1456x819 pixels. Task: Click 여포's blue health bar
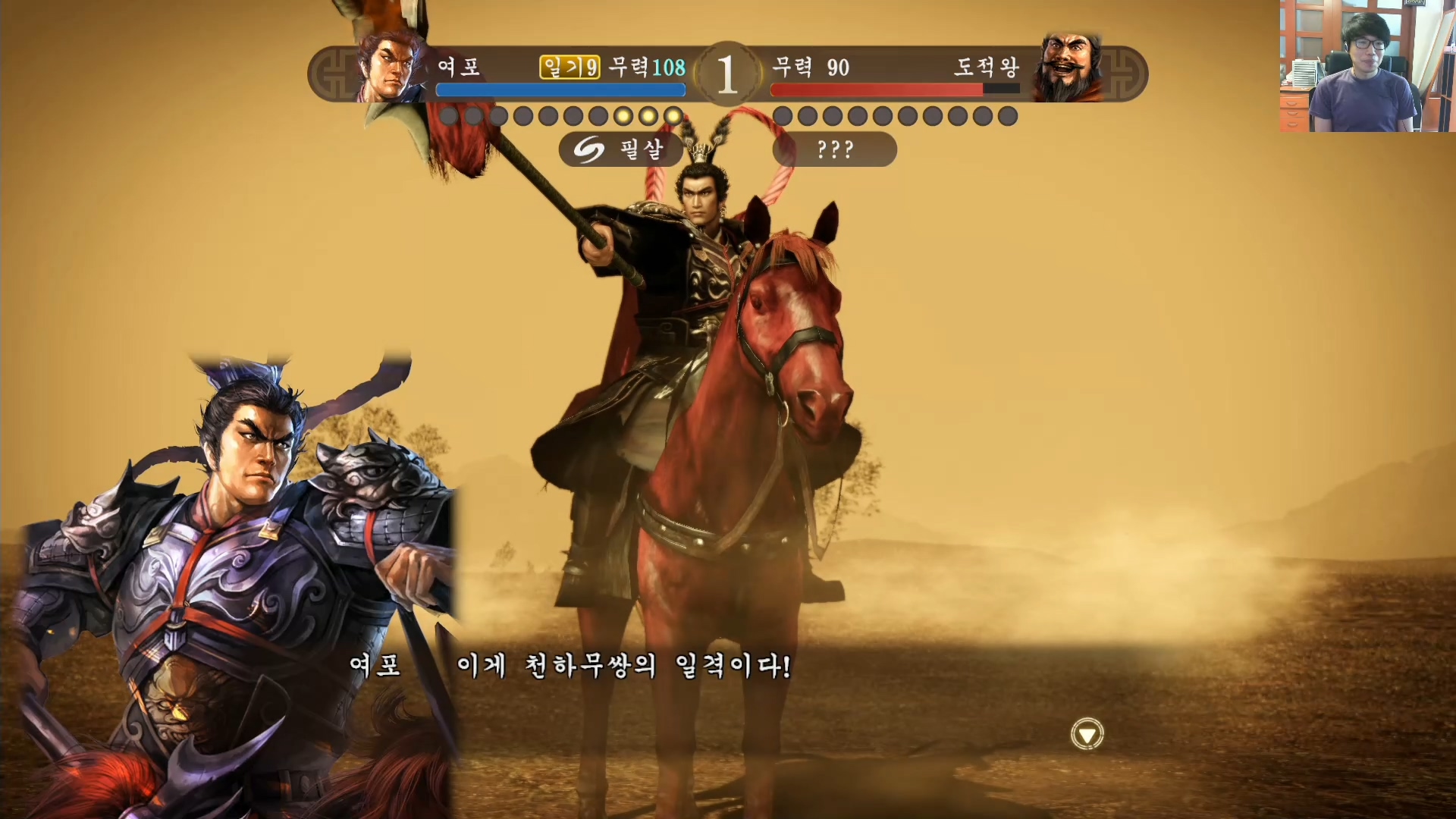click(560, 89)
